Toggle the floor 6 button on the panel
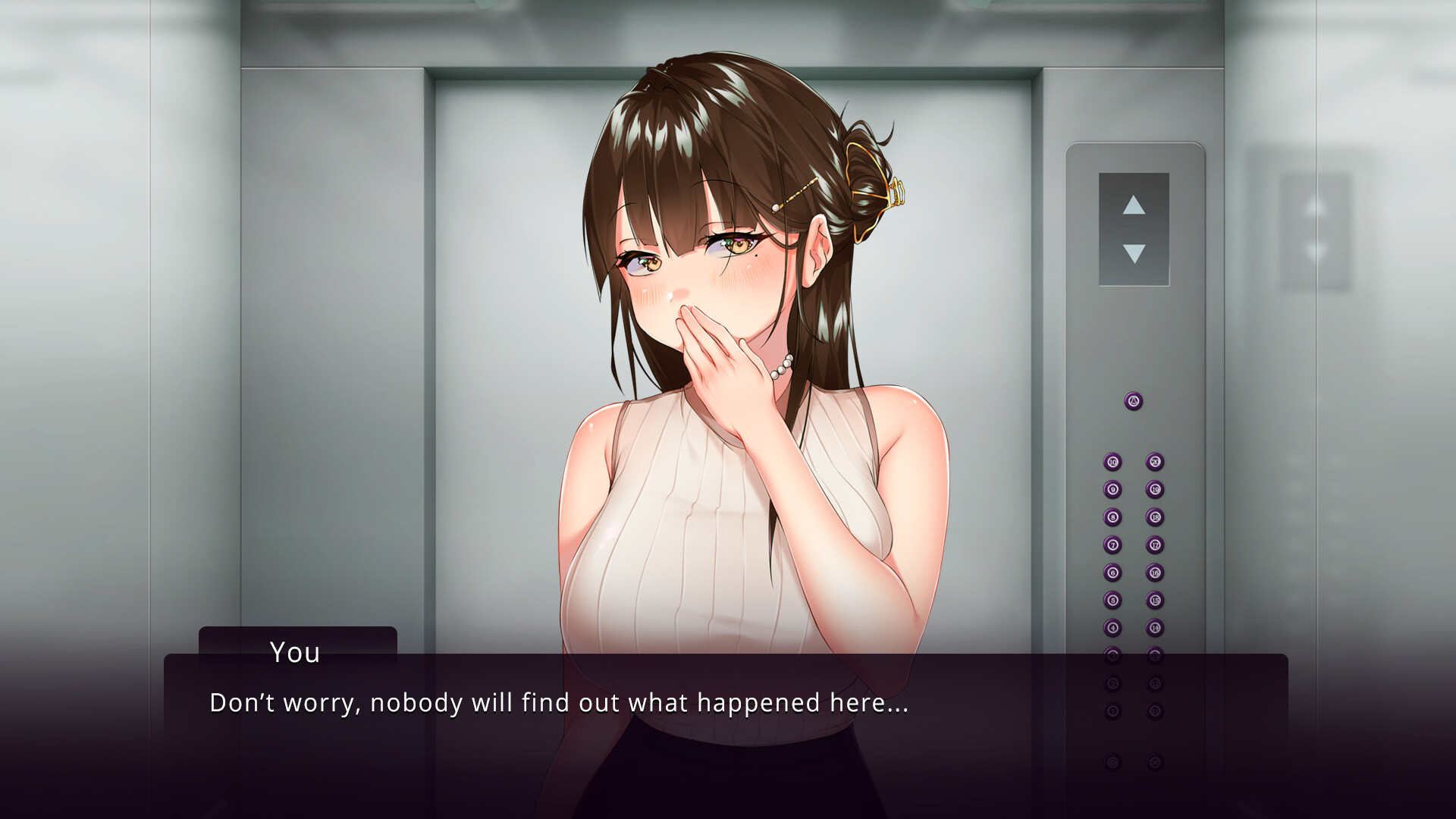 point(1112,572)
